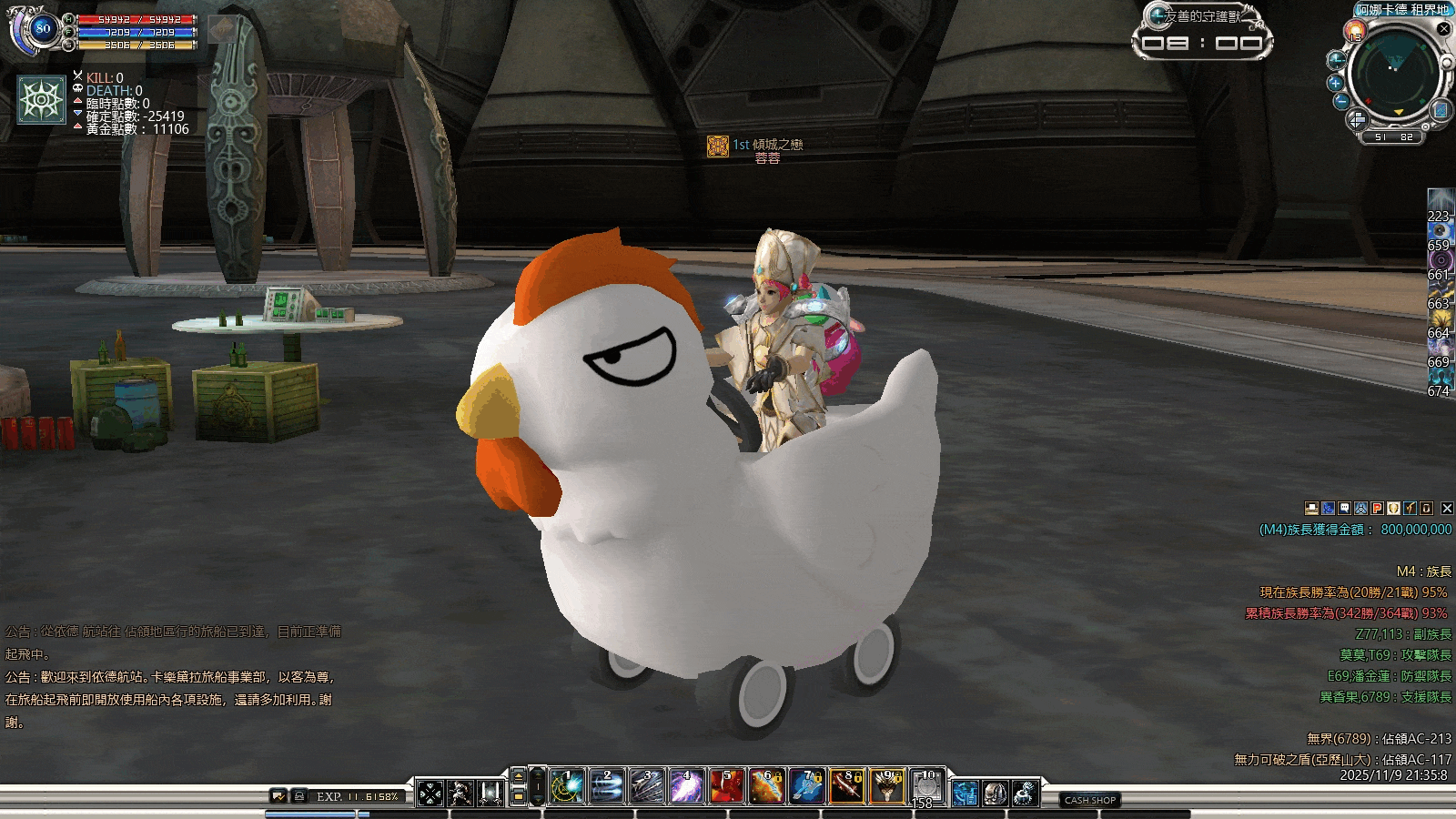
Task: Open the world map button on minimap
Action: 1441,110
